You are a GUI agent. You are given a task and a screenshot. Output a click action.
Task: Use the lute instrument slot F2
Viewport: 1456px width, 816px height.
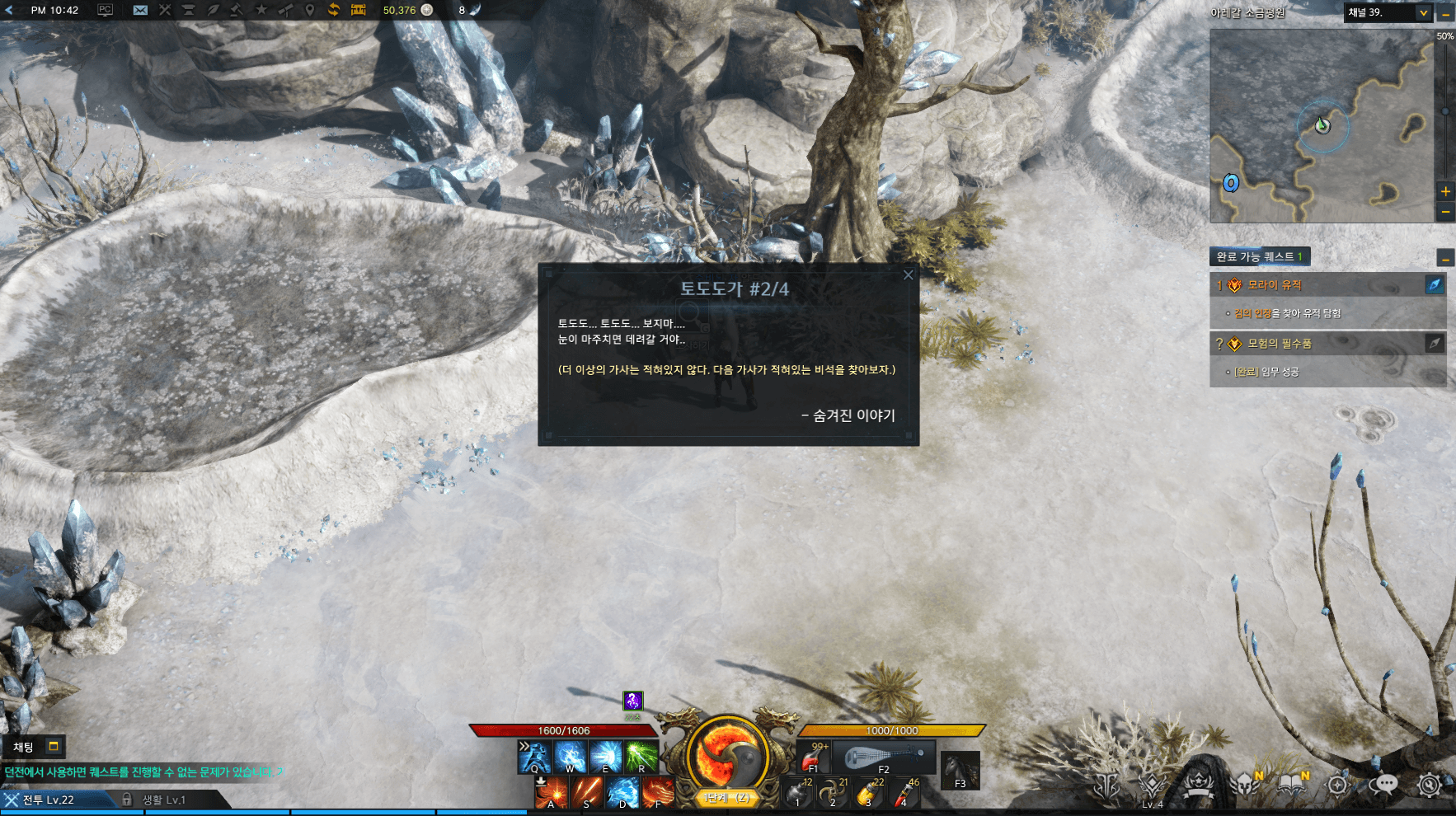click(883, 757)
